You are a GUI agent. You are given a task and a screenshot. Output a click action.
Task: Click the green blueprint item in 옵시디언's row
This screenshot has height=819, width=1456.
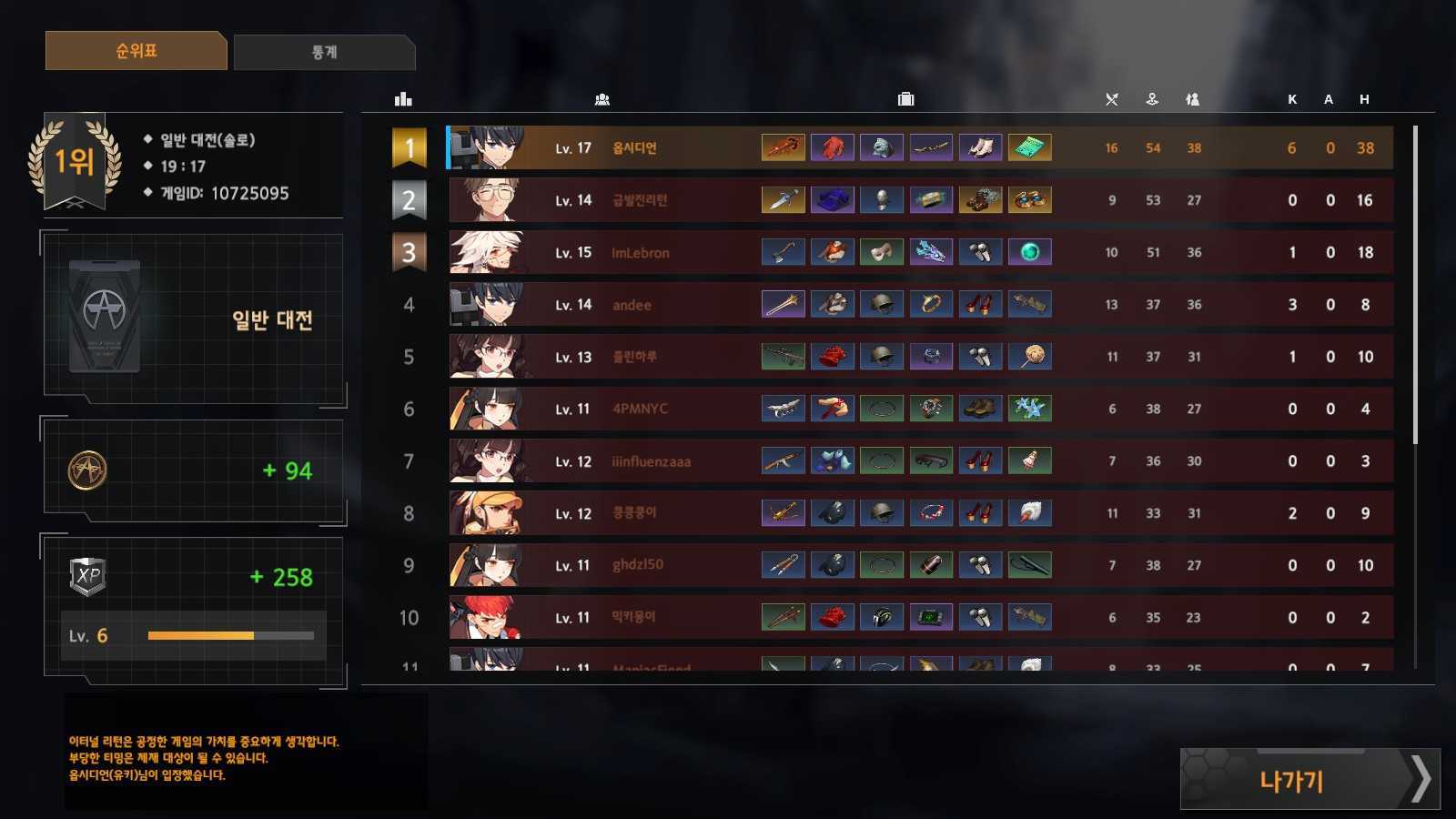pyautogui.click(x=1030, y=147)
